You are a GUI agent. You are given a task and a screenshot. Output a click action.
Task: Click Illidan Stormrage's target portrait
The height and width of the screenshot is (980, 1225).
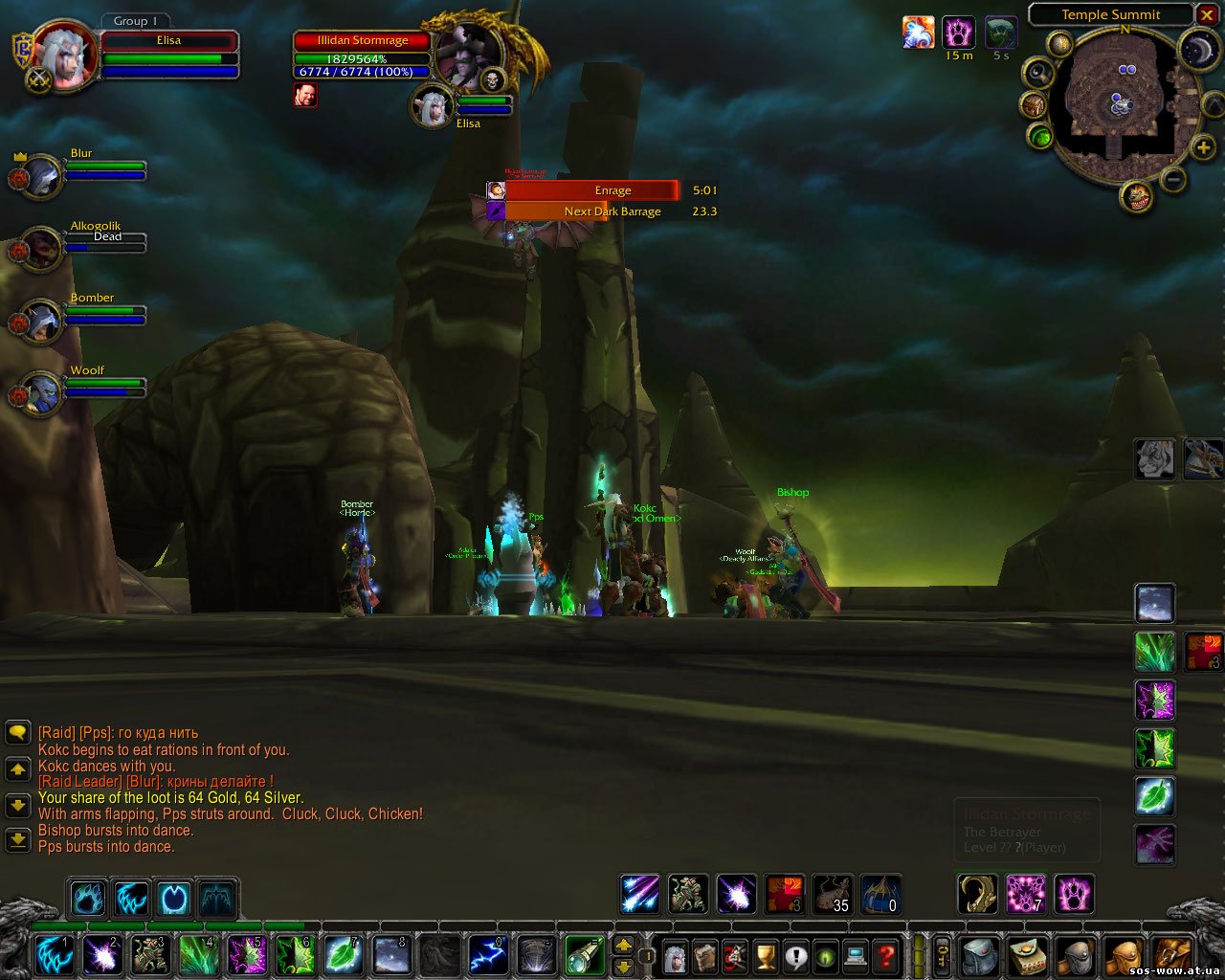pos(470,54)
